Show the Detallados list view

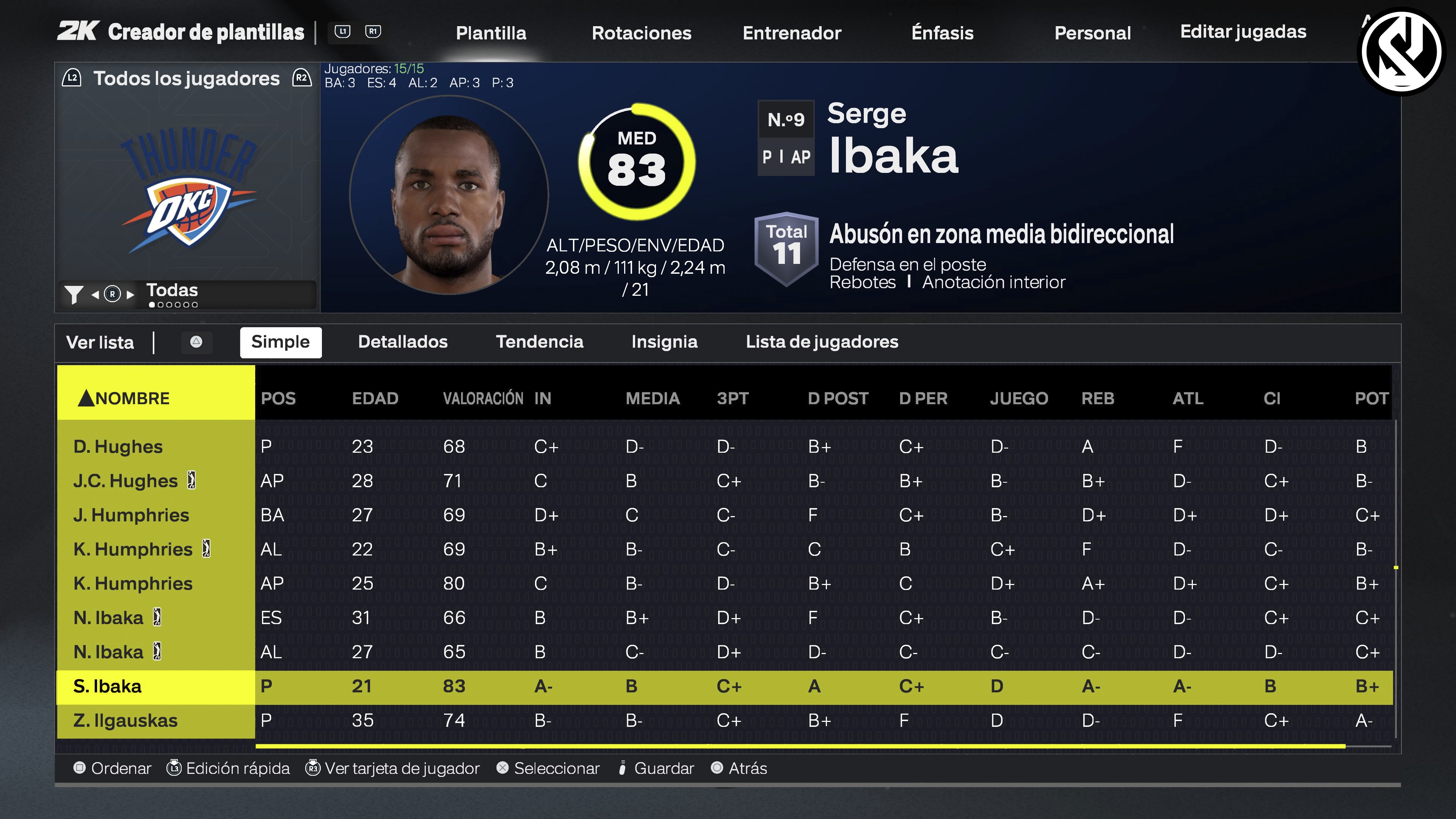coord(402,342)
